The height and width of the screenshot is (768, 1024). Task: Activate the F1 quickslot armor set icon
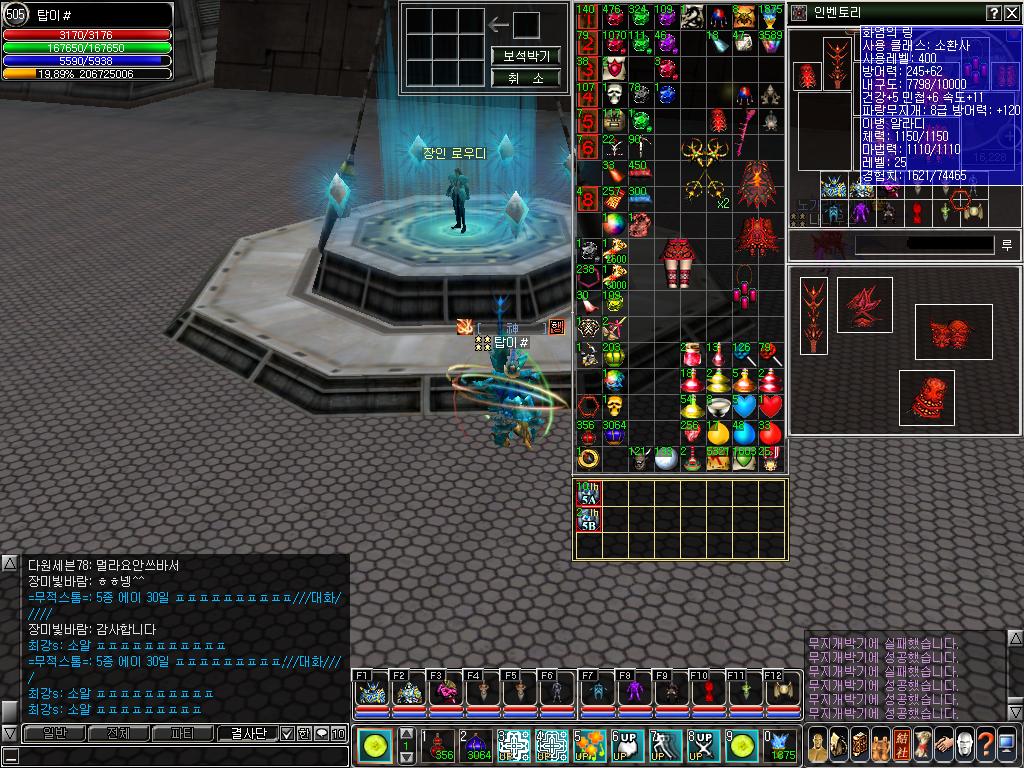(x=370, y=692)
